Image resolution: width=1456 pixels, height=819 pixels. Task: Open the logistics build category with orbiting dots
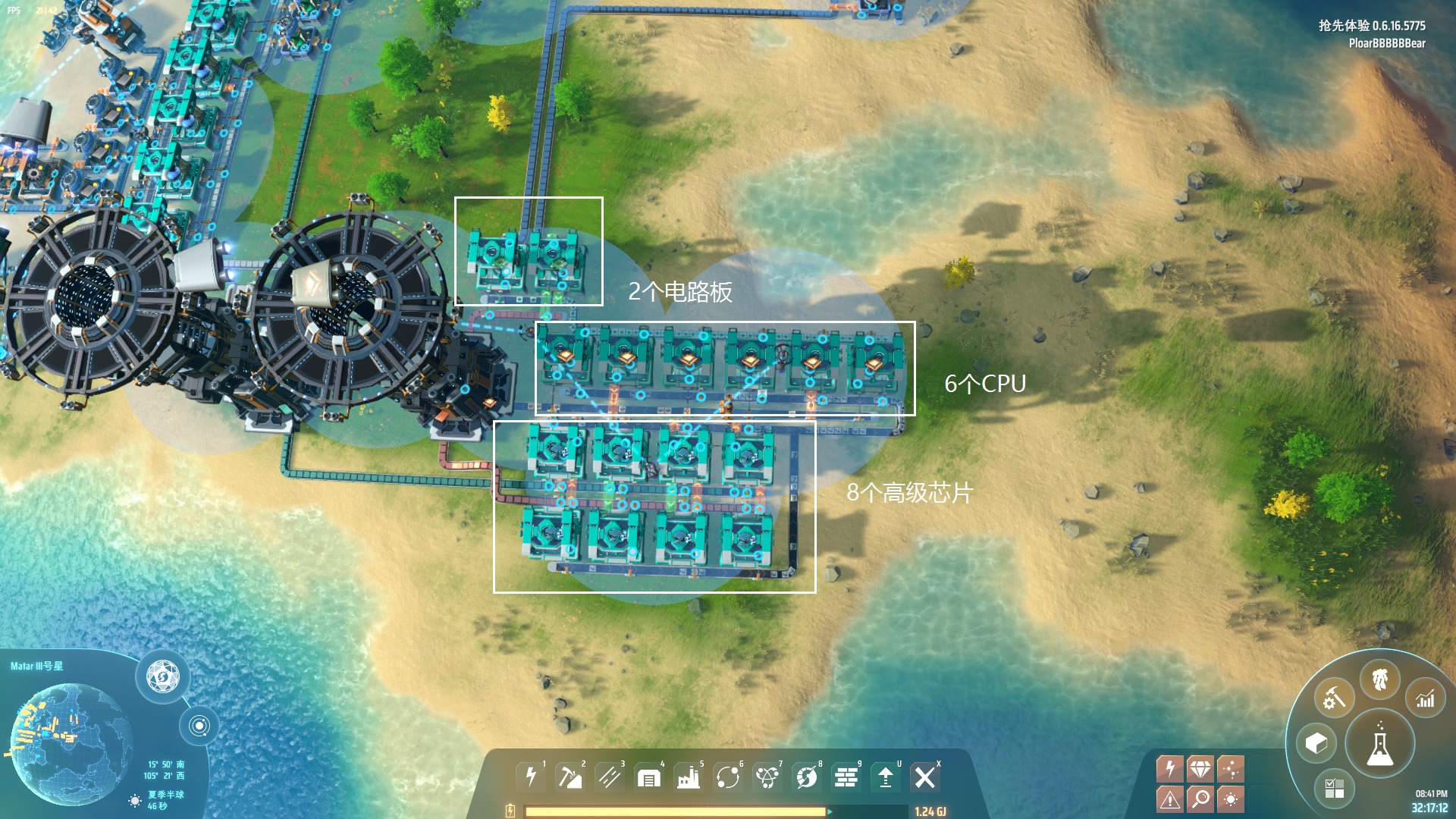click(727, 777)
